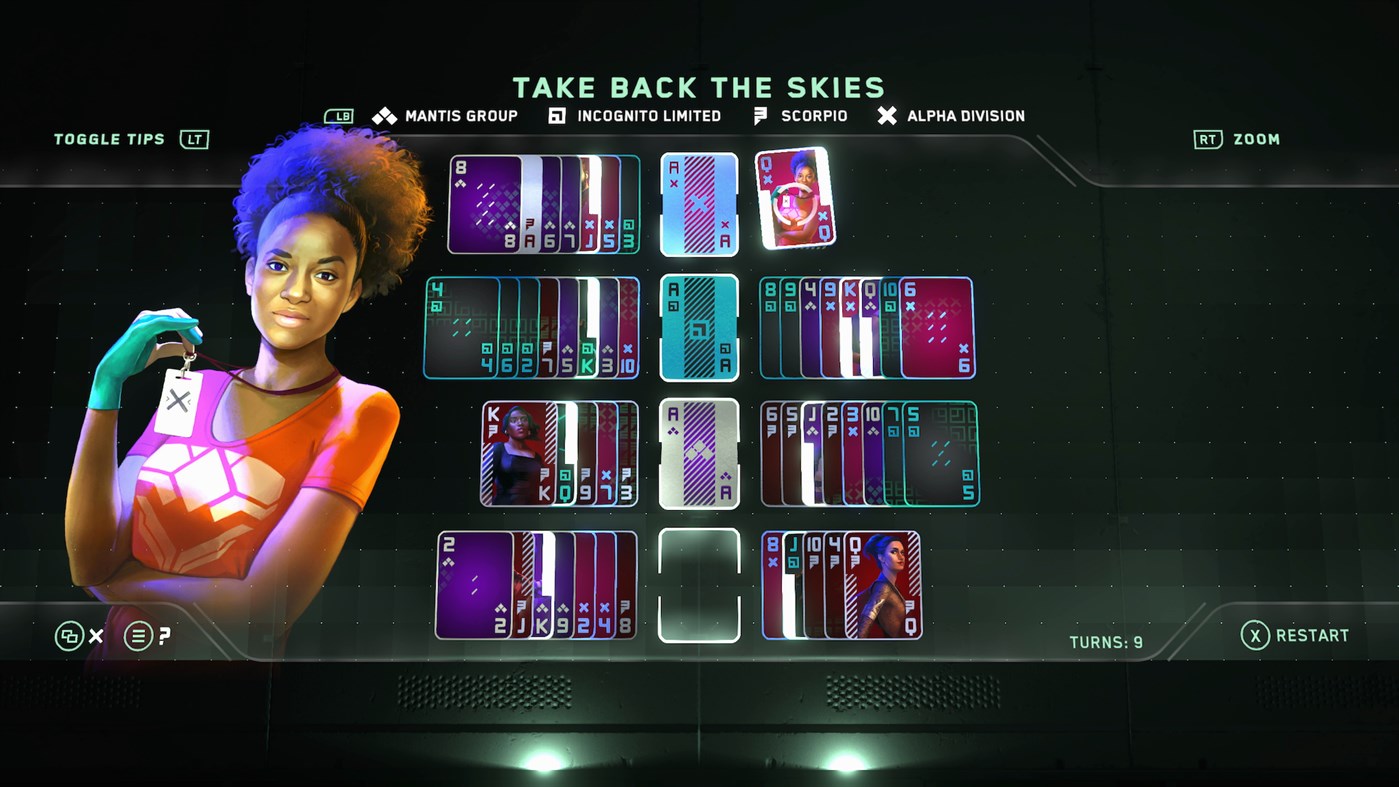Click the Ace of Mantis foundation pile
The image size is (1399, 787).
tap(699, 453)
